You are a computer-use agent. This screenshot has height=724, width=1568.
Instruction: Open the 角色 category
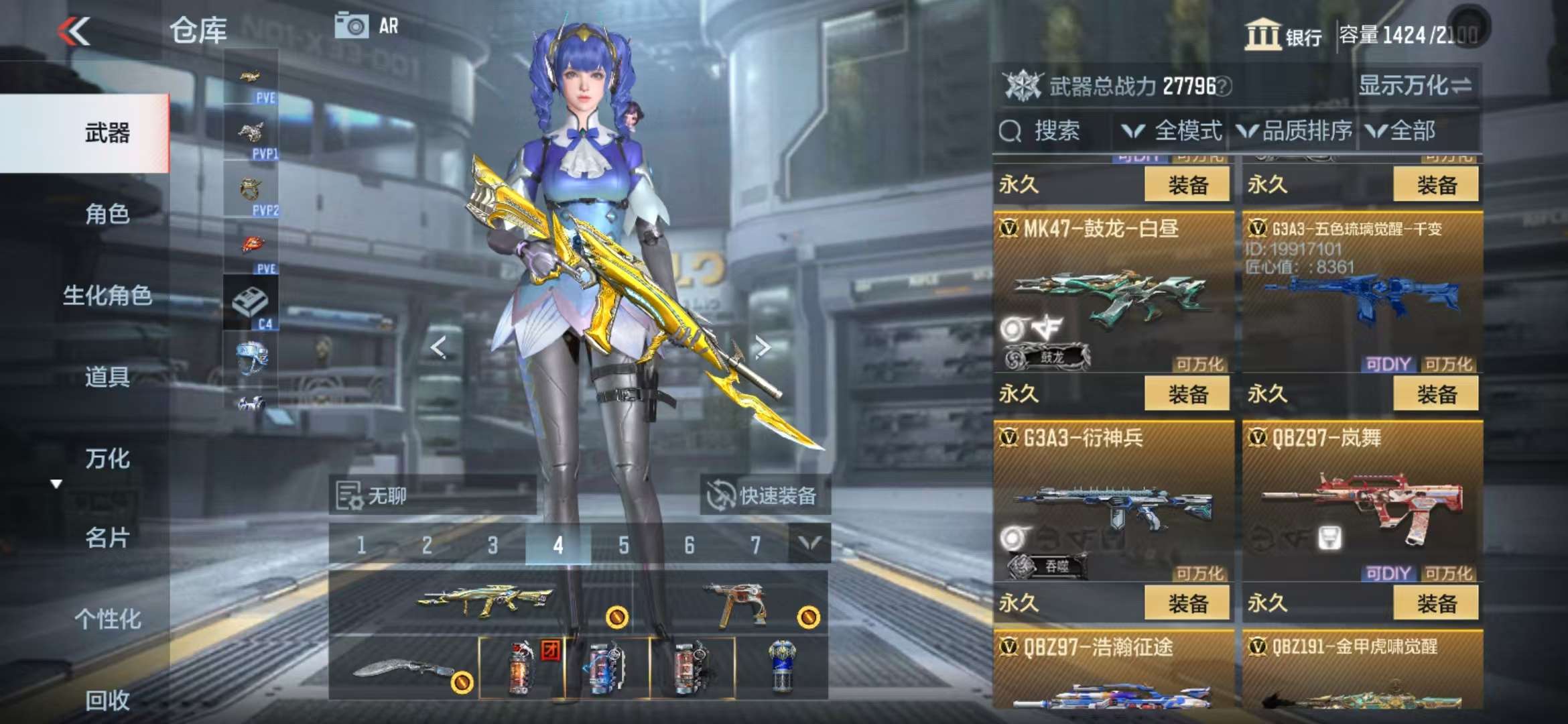click(107, 214)
